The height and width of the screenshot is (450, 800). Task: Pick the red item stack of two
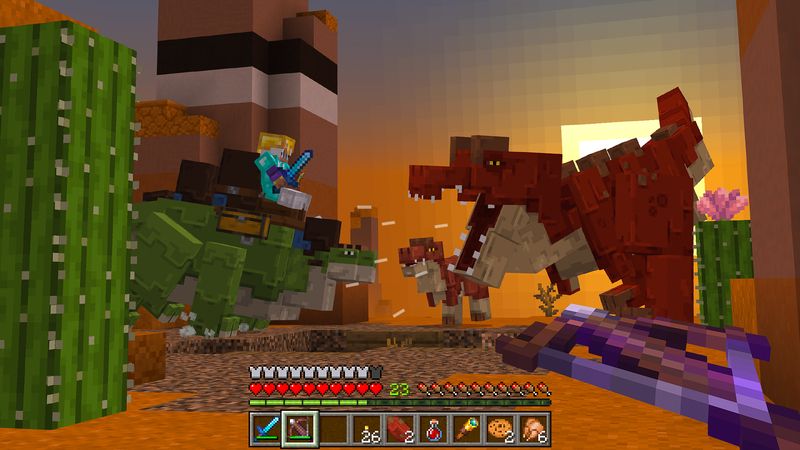point(400,428)
